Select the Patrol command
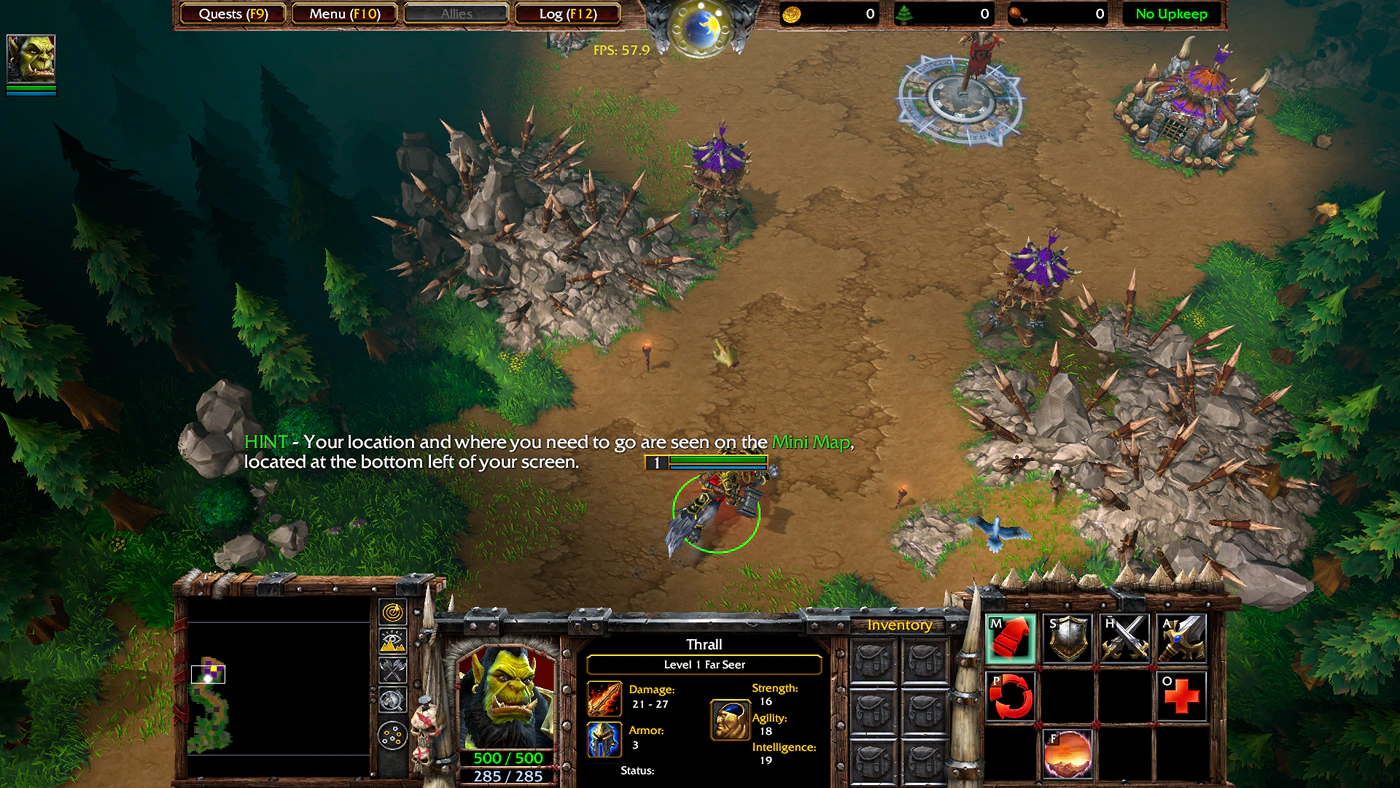The image size is (1400, 788). pos(1010,696)
